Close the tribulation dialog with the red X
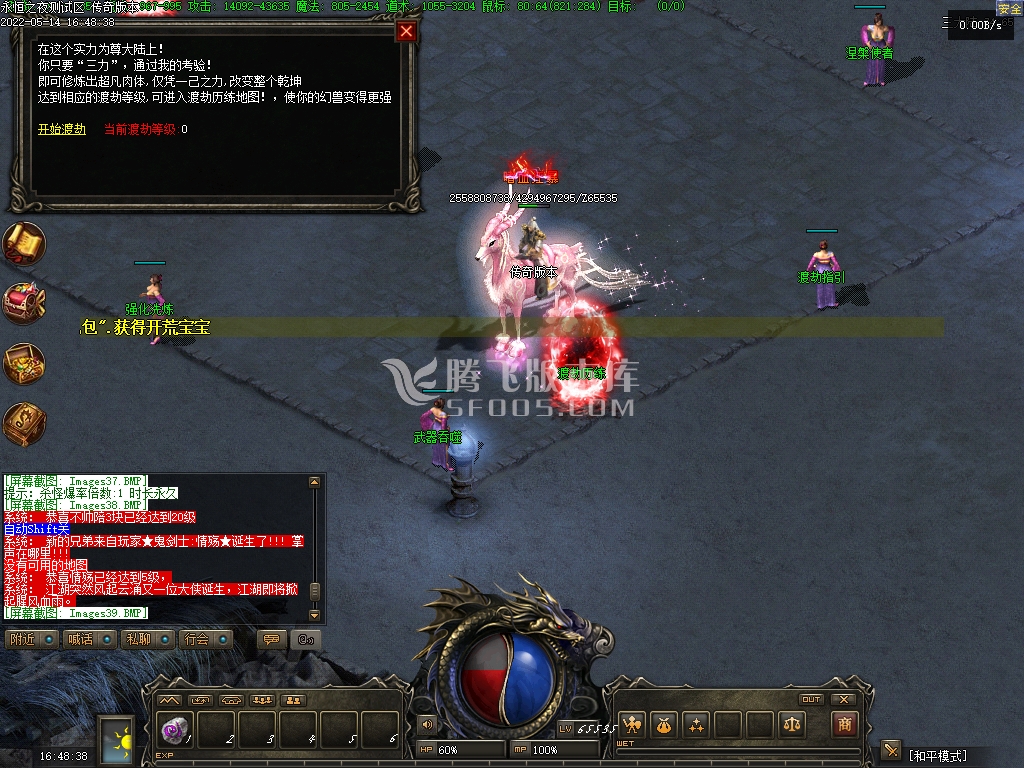The image size is (1024, 768). [406, 31]
